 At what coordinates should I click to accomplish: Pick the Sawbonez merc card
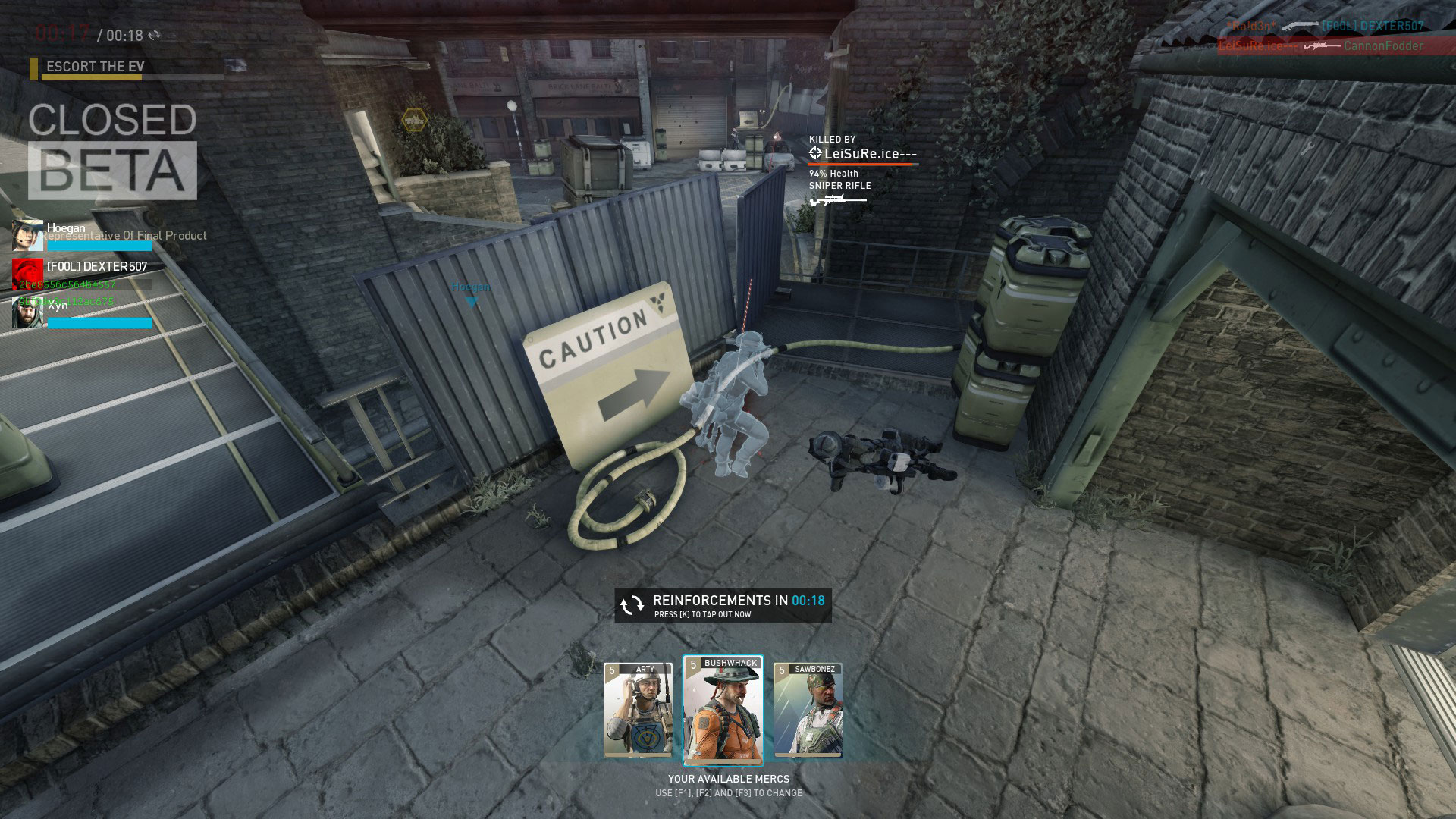[808, 710]
